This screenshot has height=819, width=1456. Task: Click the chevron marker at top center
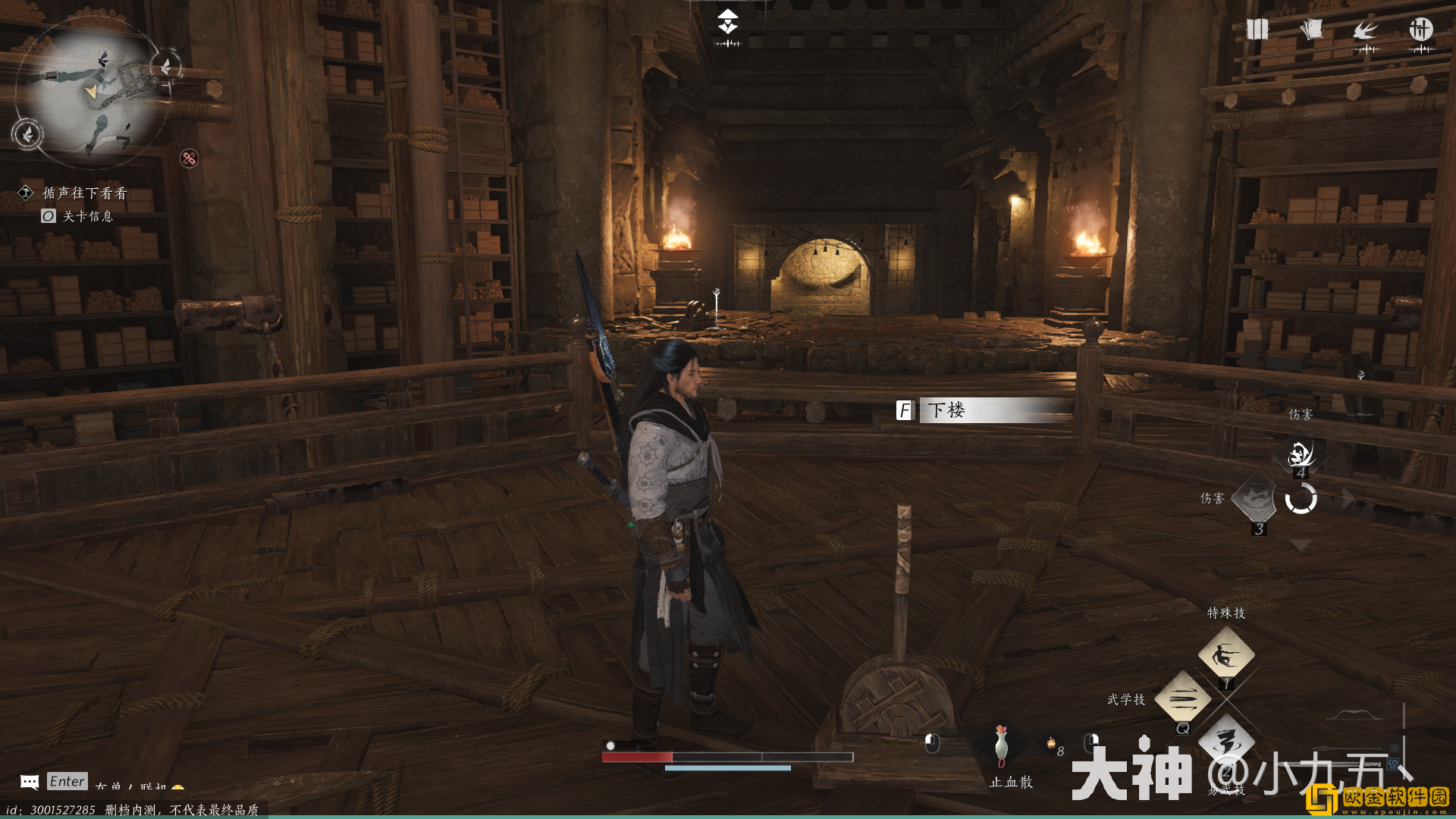(x=728, y=22)
